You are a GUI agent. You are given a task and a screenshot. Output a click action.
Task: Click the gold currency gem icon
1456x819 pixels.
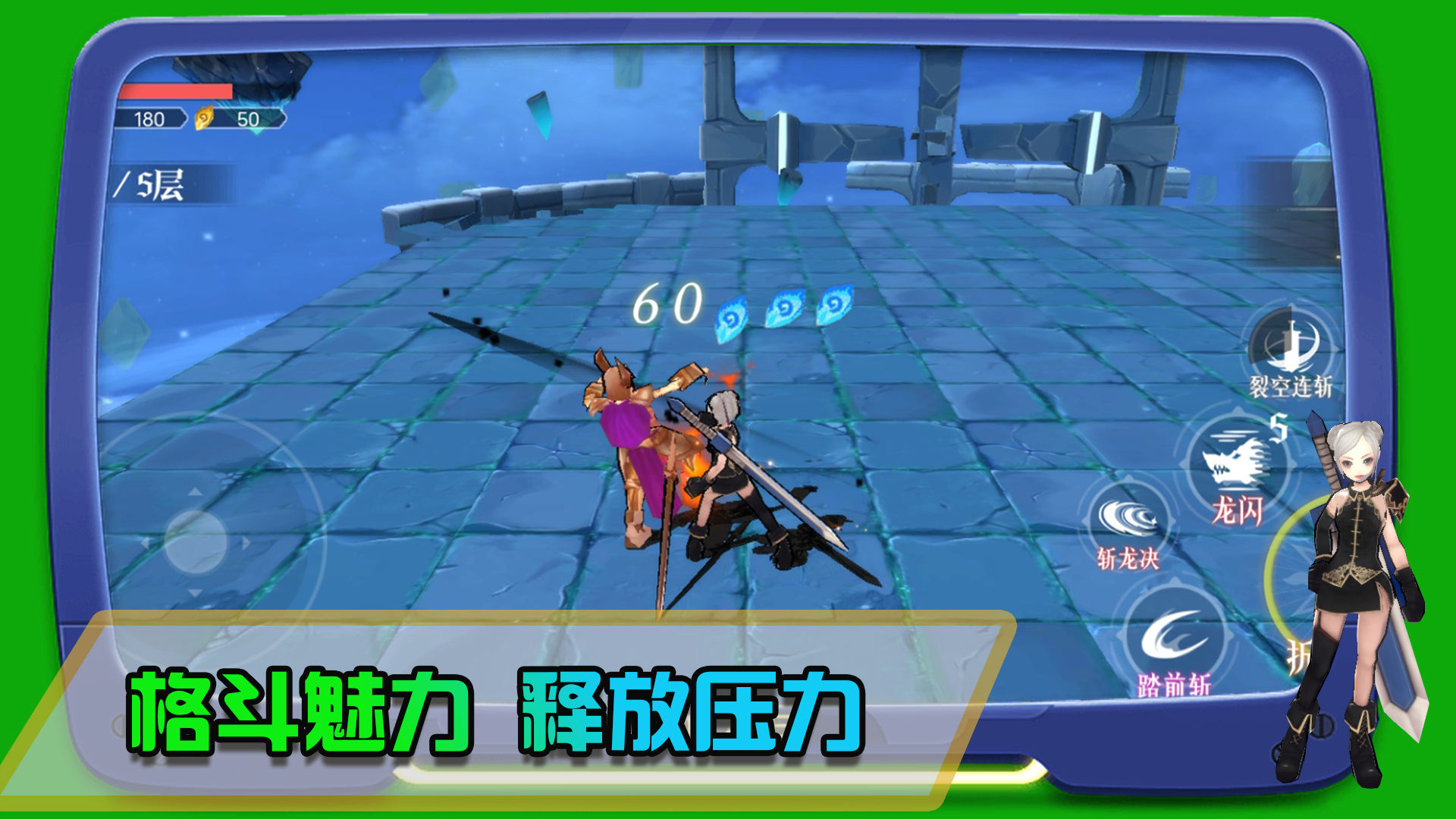pyautogui.click(x=206, y=119)
